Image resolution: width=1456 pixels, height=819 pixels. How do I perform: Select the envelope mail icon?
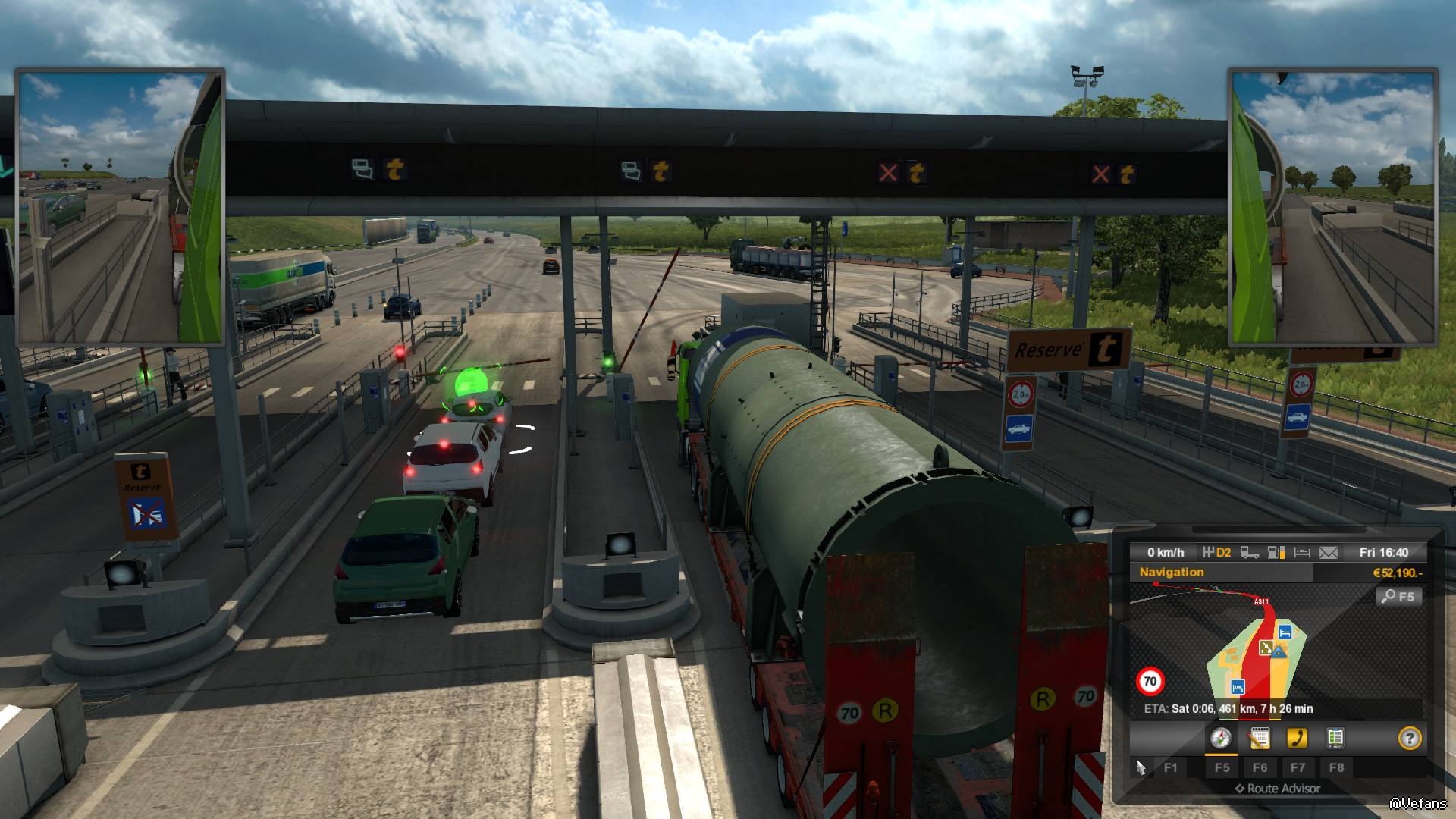click(1329, 553)
